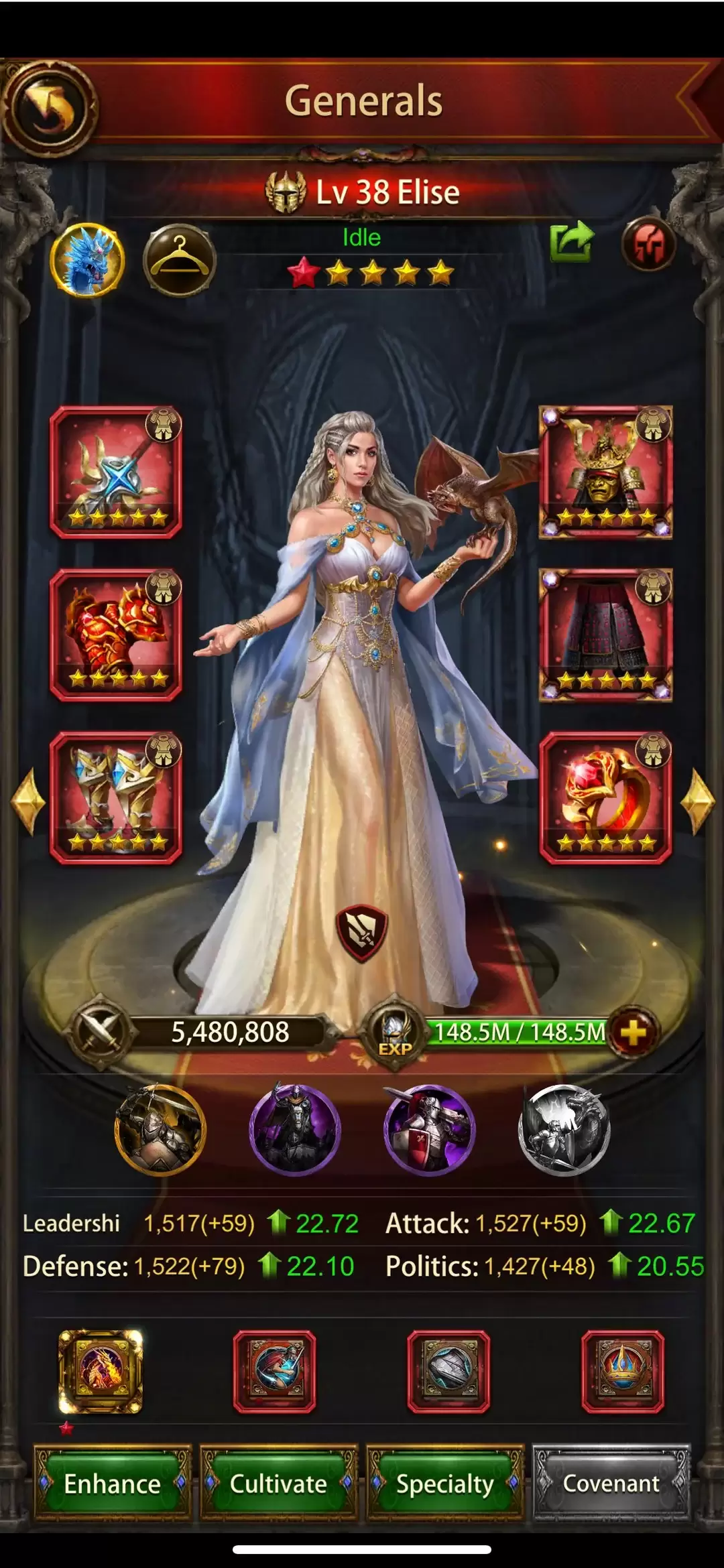Open the blue dragon portrait icon

point(88,260)
